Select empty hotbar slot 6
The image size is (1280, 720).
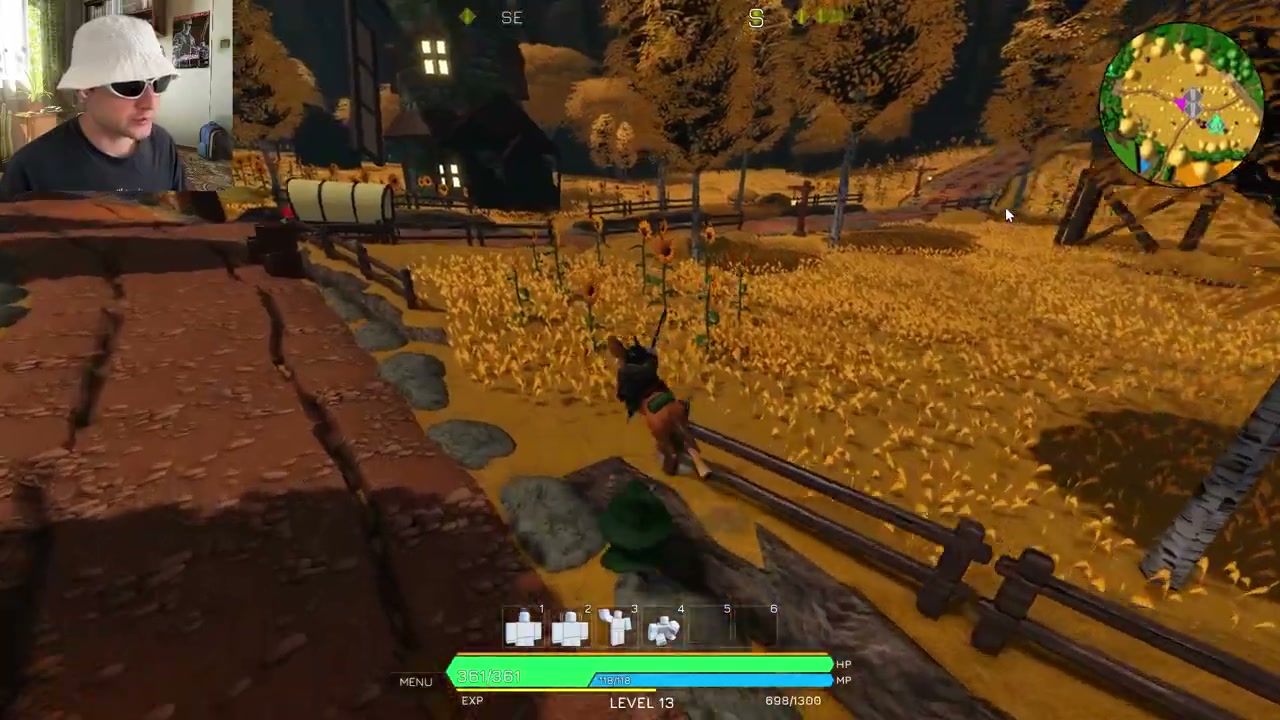(757, 627)
